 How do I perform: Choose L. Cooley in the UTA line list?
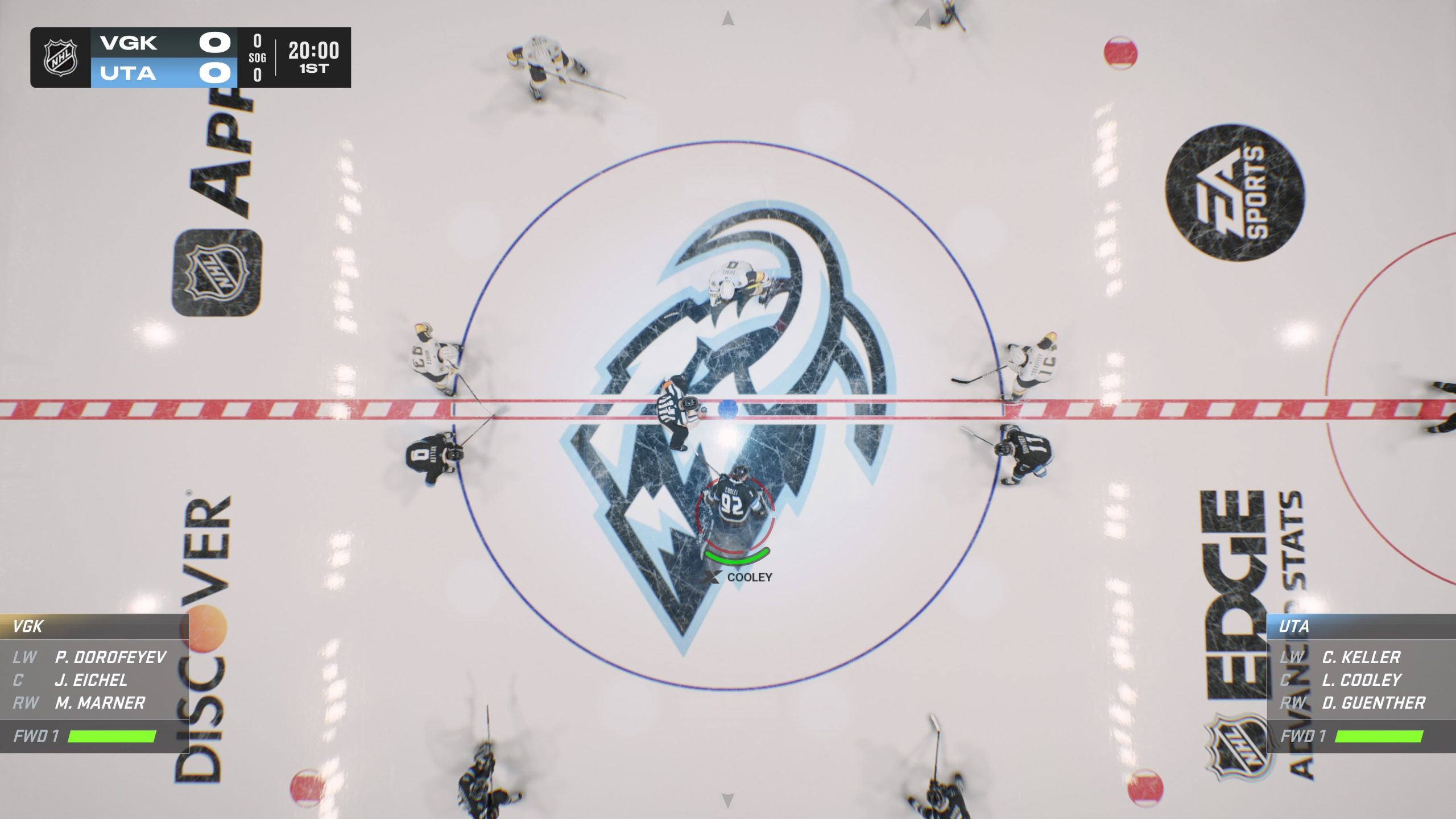[1361, 680]
